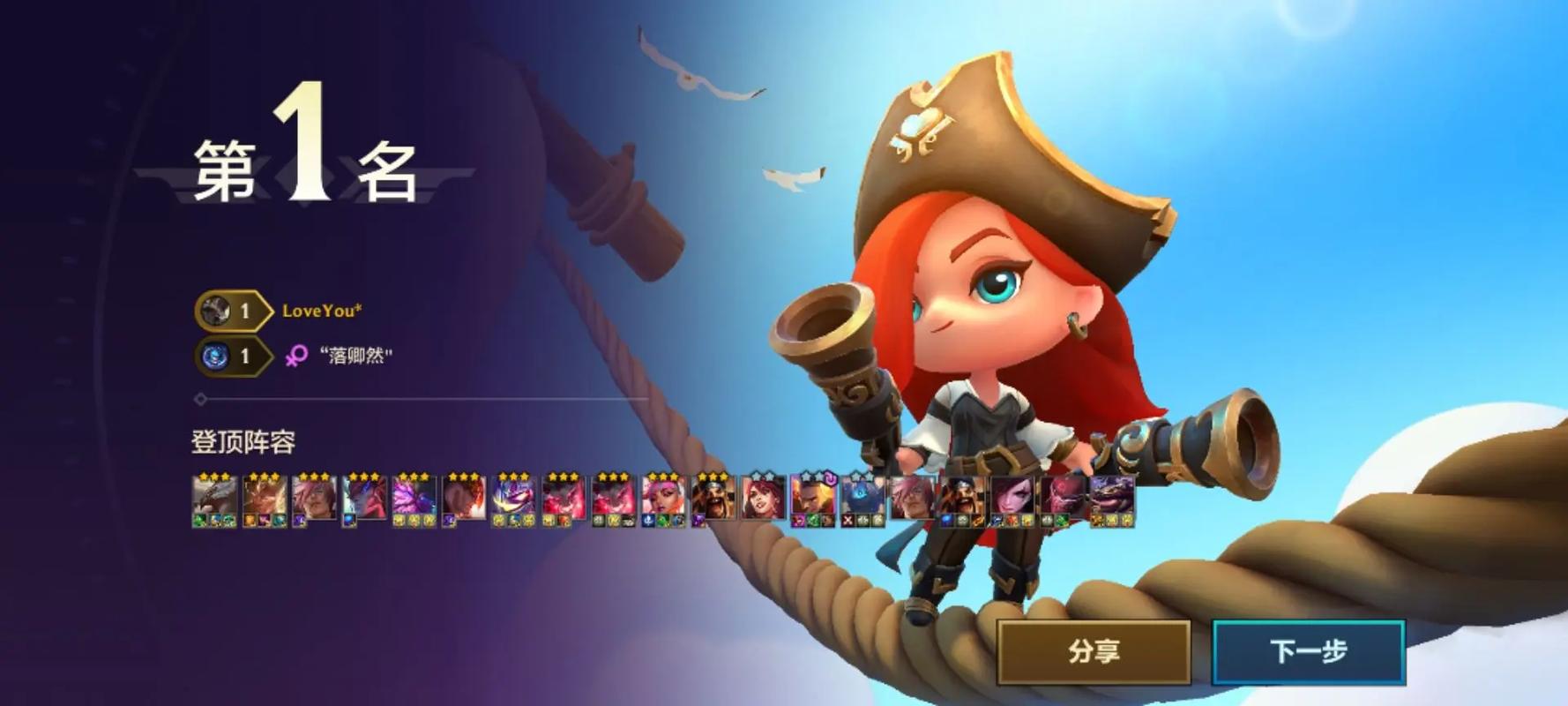Select the Miss Fortune champion portrait

(763, 499)
